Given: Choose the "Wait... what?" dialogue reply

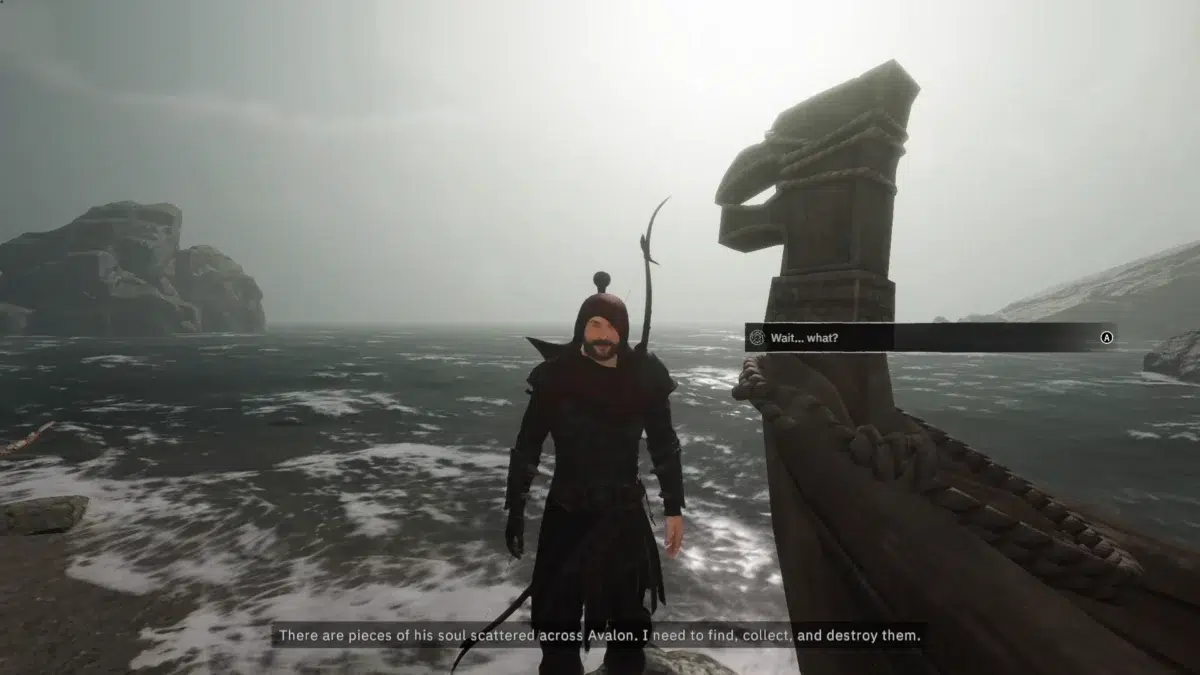Looking at the screenshot, I should point(928,338).
